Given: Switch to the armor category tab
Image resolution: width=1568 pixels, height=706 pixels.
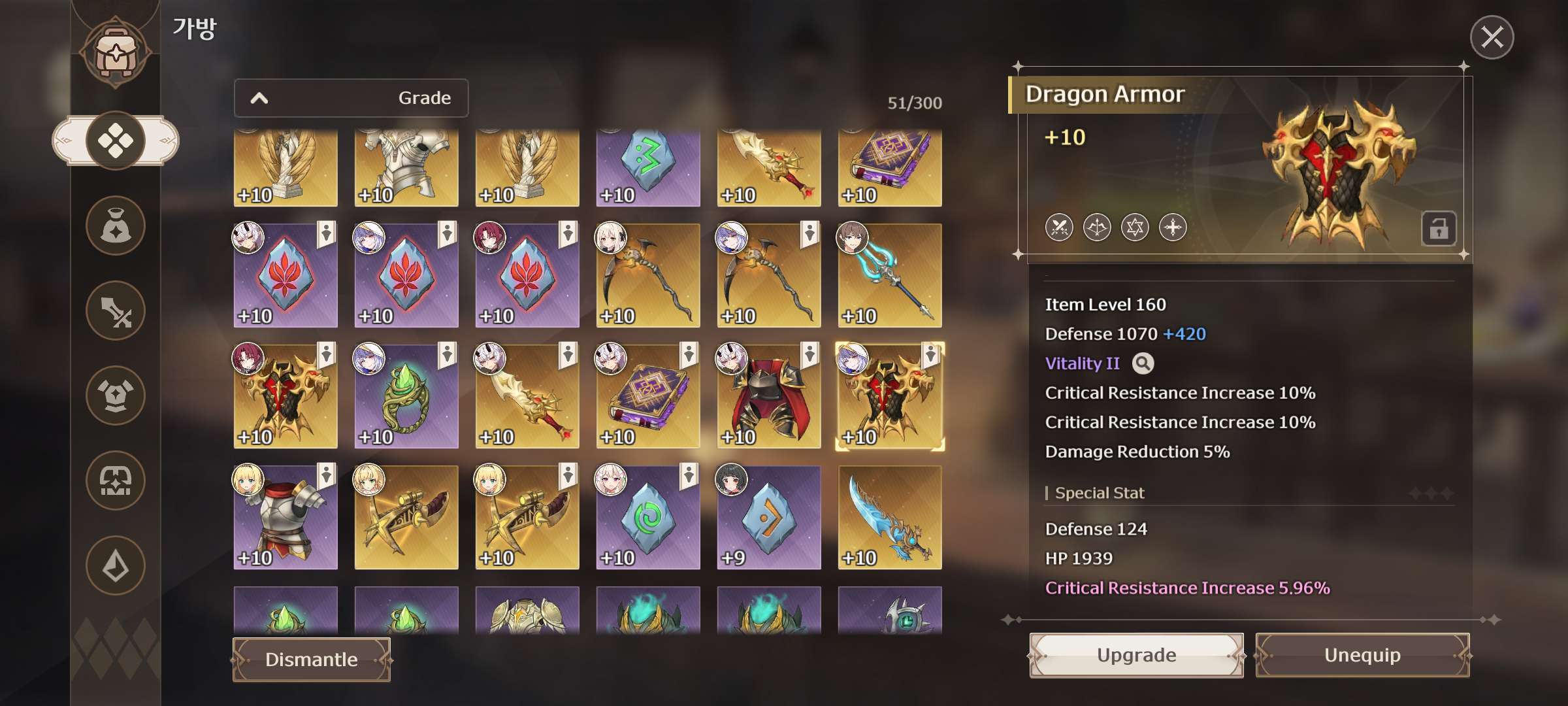Looking at the screenshot, I should 116,395.
